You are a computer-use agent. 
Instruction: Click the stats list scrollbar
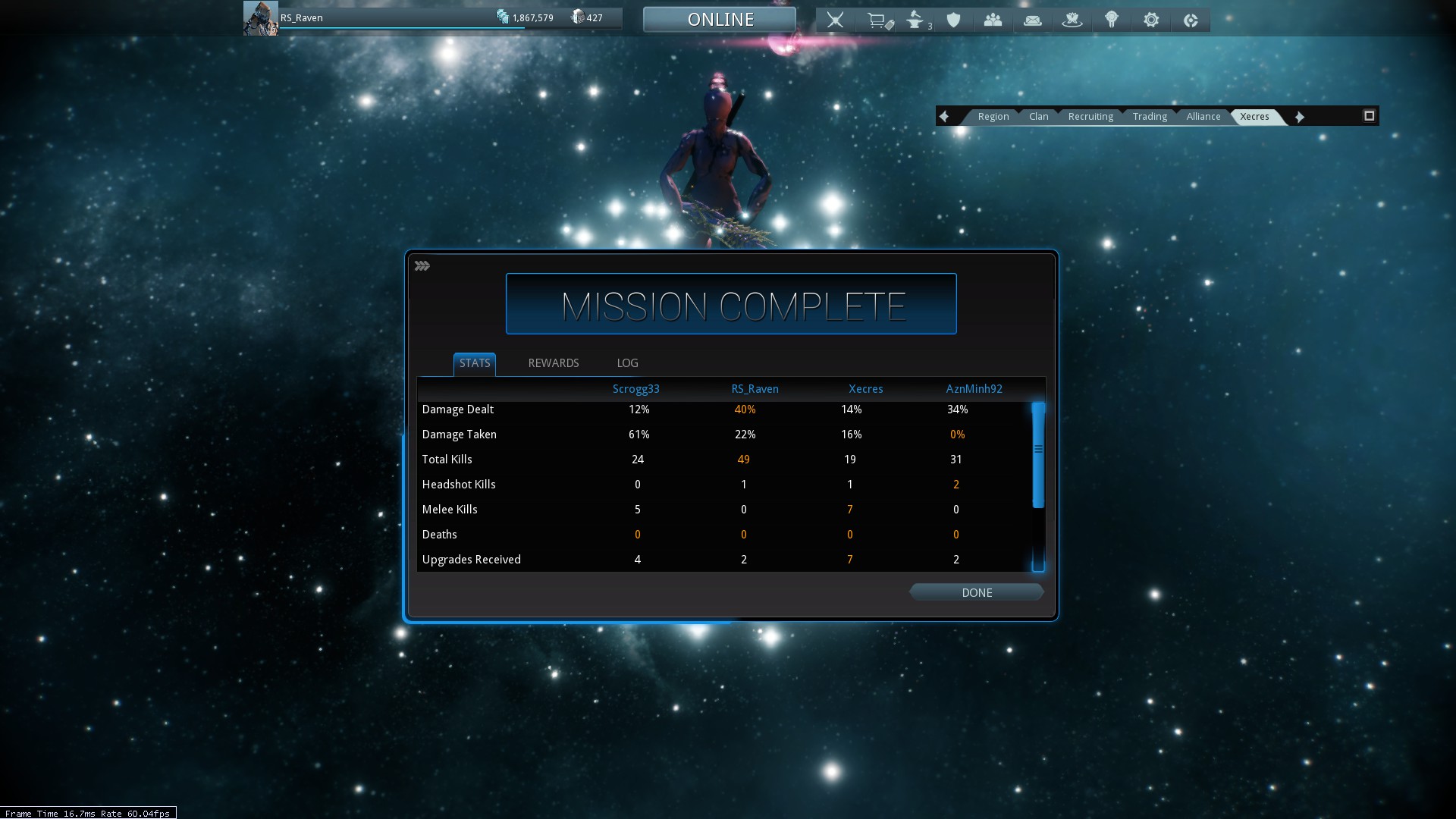[x=1038, y=455]
